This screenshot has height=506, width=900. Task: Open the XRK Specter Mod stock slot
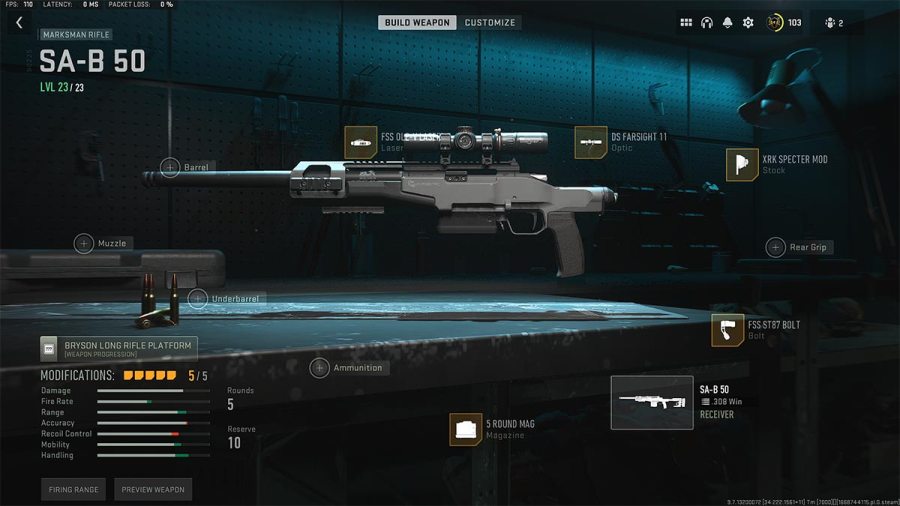coord(742,164)
